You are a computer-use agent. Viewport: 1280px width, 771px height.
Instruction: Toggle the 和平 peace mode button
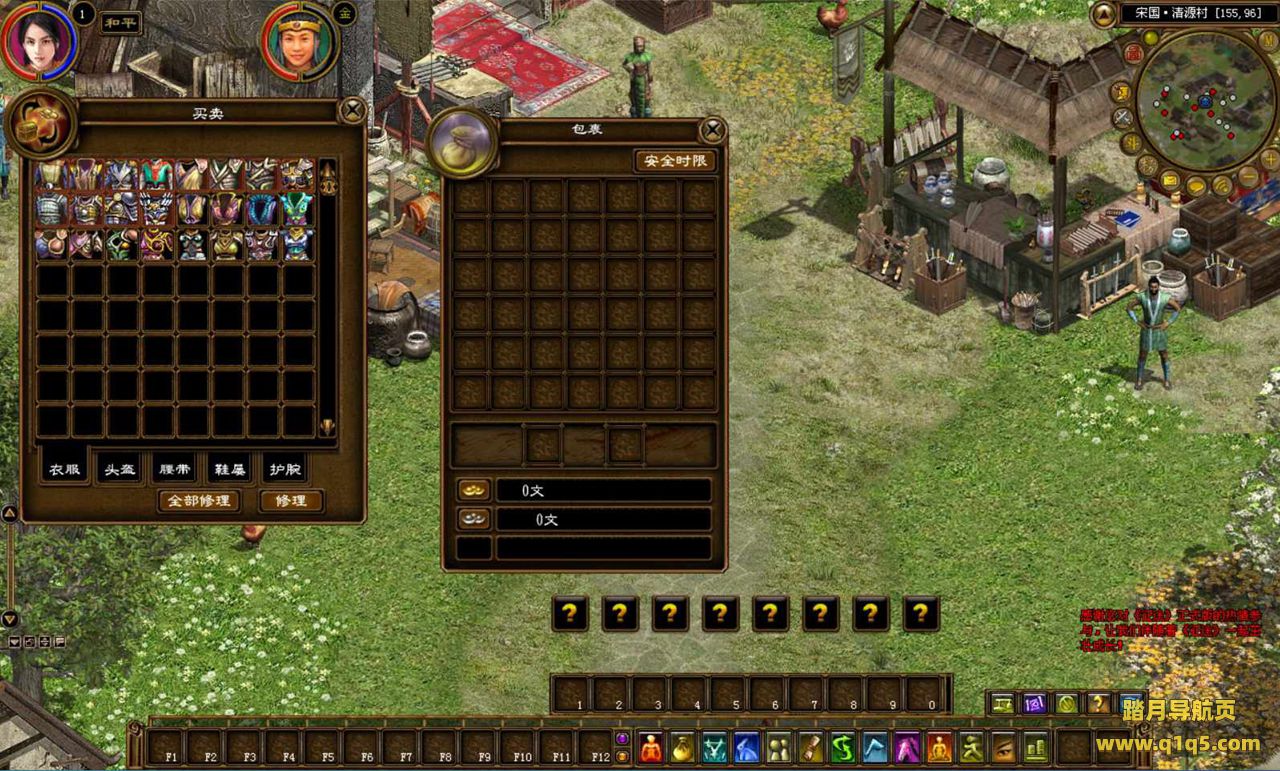[x=121, y=22]
